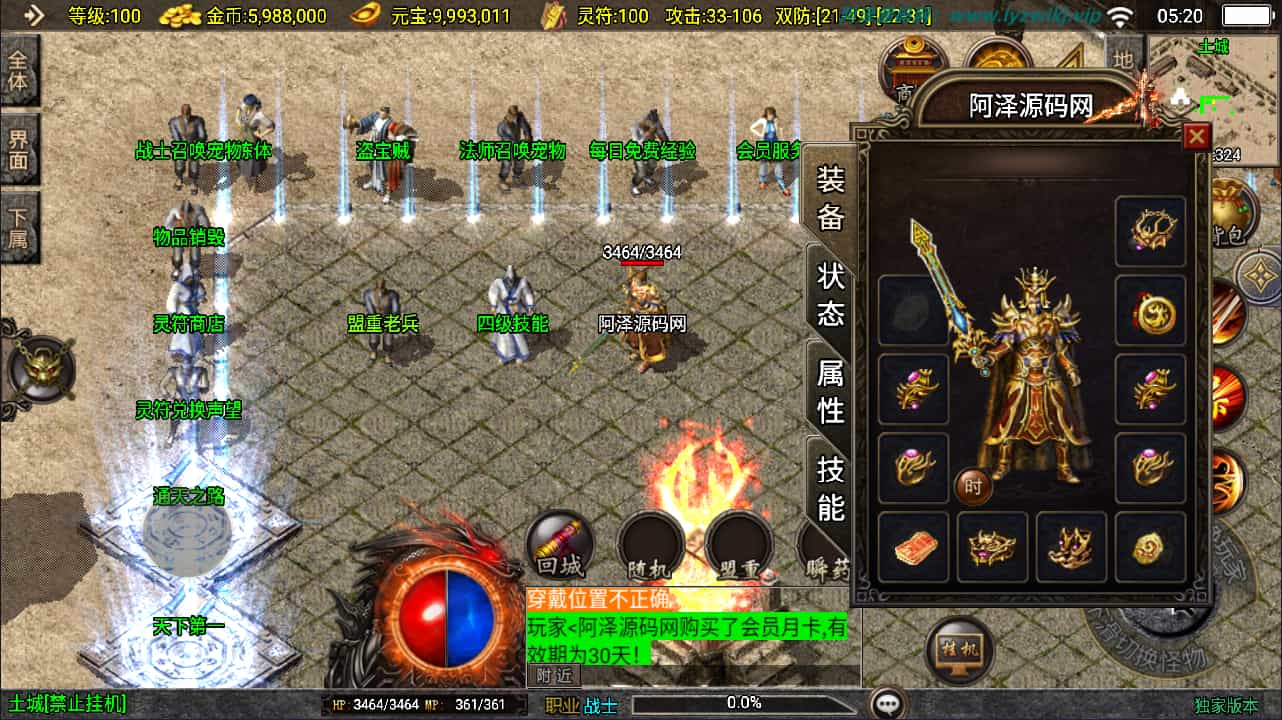This screenshot has height=720, width=1282.
Task: Activate the 盟重 teleport slot
Action: coord(738,546)
